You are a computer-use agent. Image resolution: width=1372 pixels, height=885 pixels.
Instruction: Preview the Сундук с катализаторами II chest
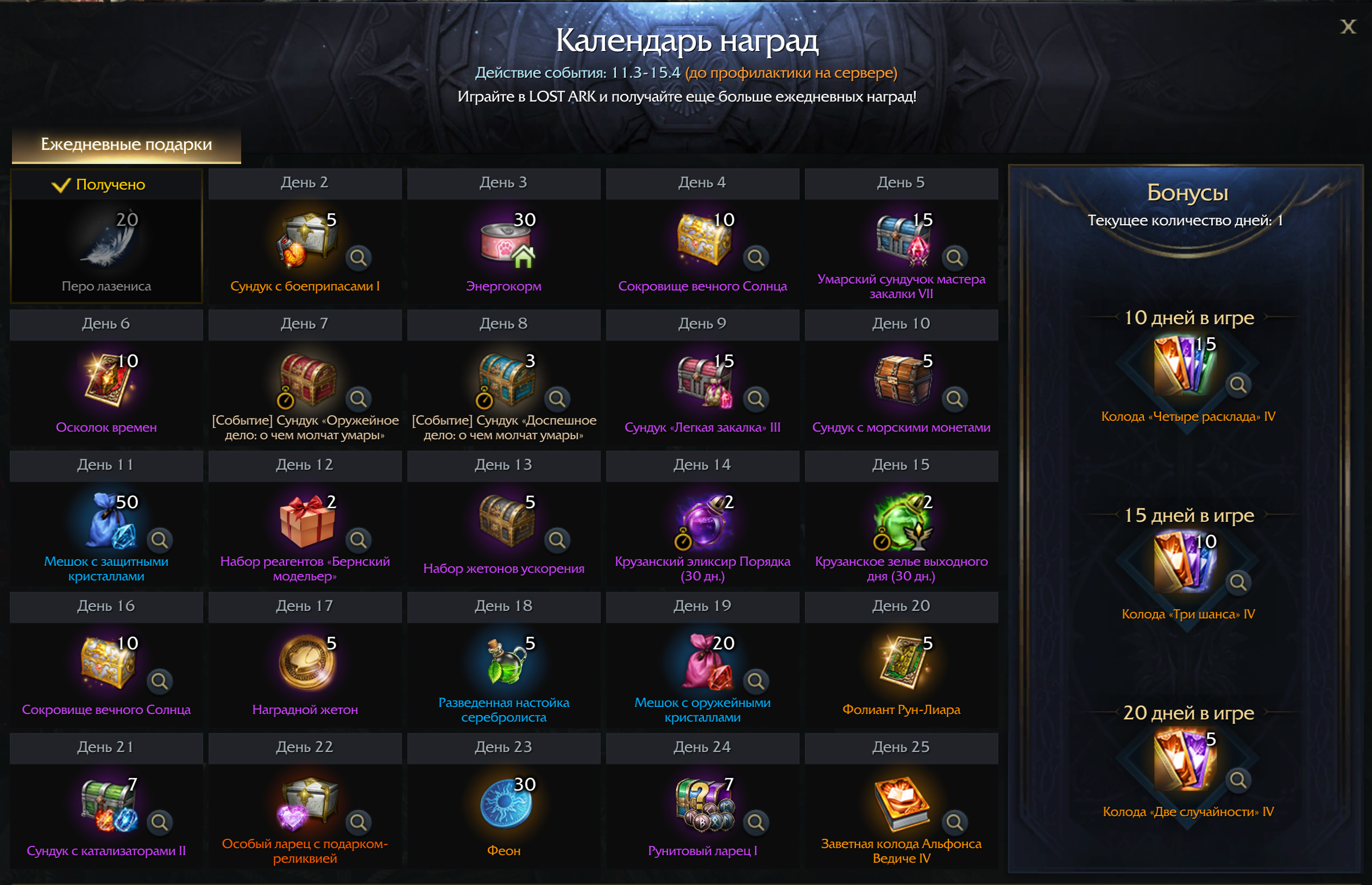(159, 823)
